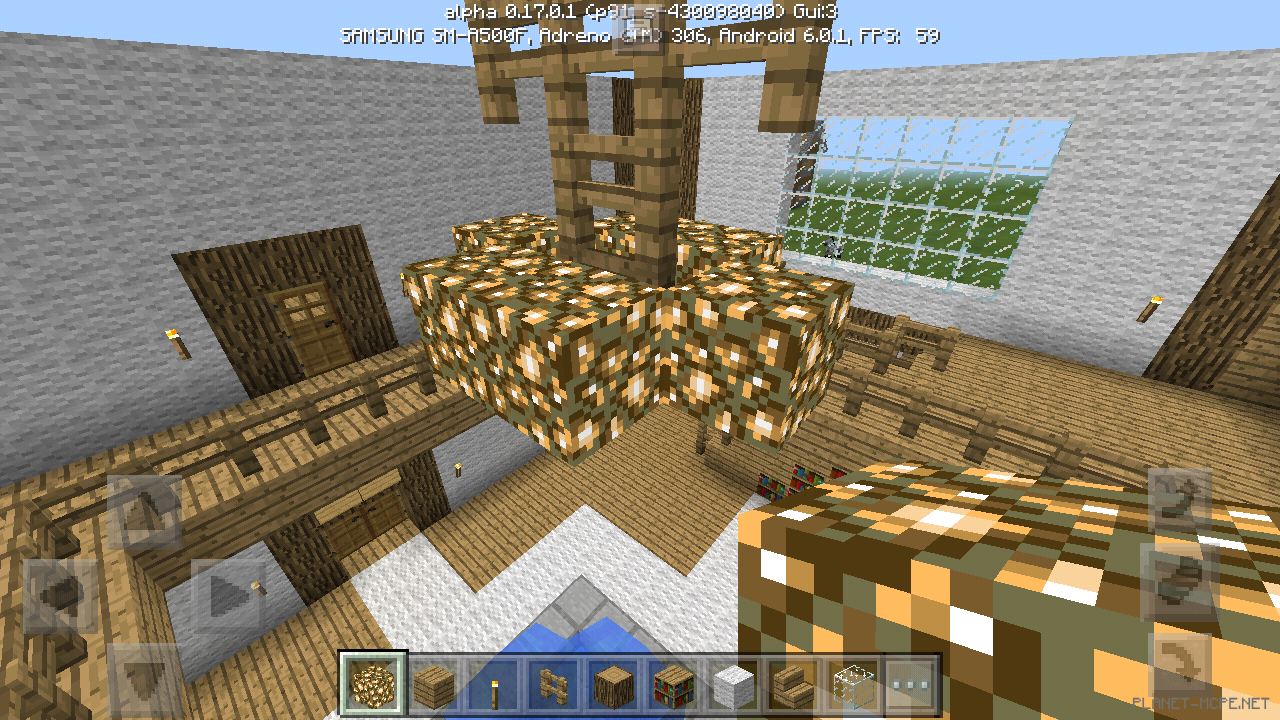Image resolution: width=1280 pixels, height=720 pixels.
Task: Tap the selected hotbar slot highlight frame
Action: (373, 686)
